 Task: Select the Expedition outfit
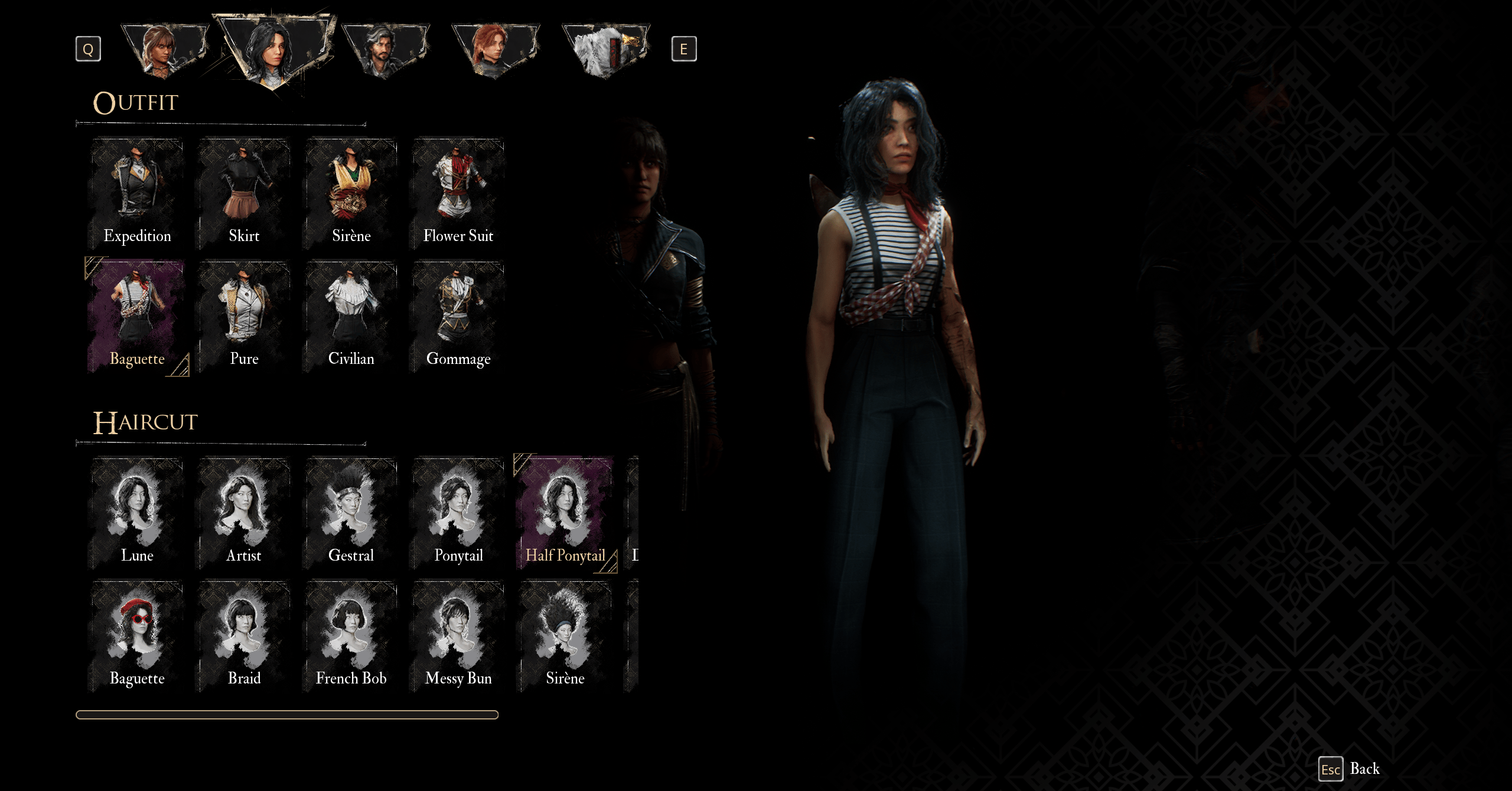pos(137,193)
